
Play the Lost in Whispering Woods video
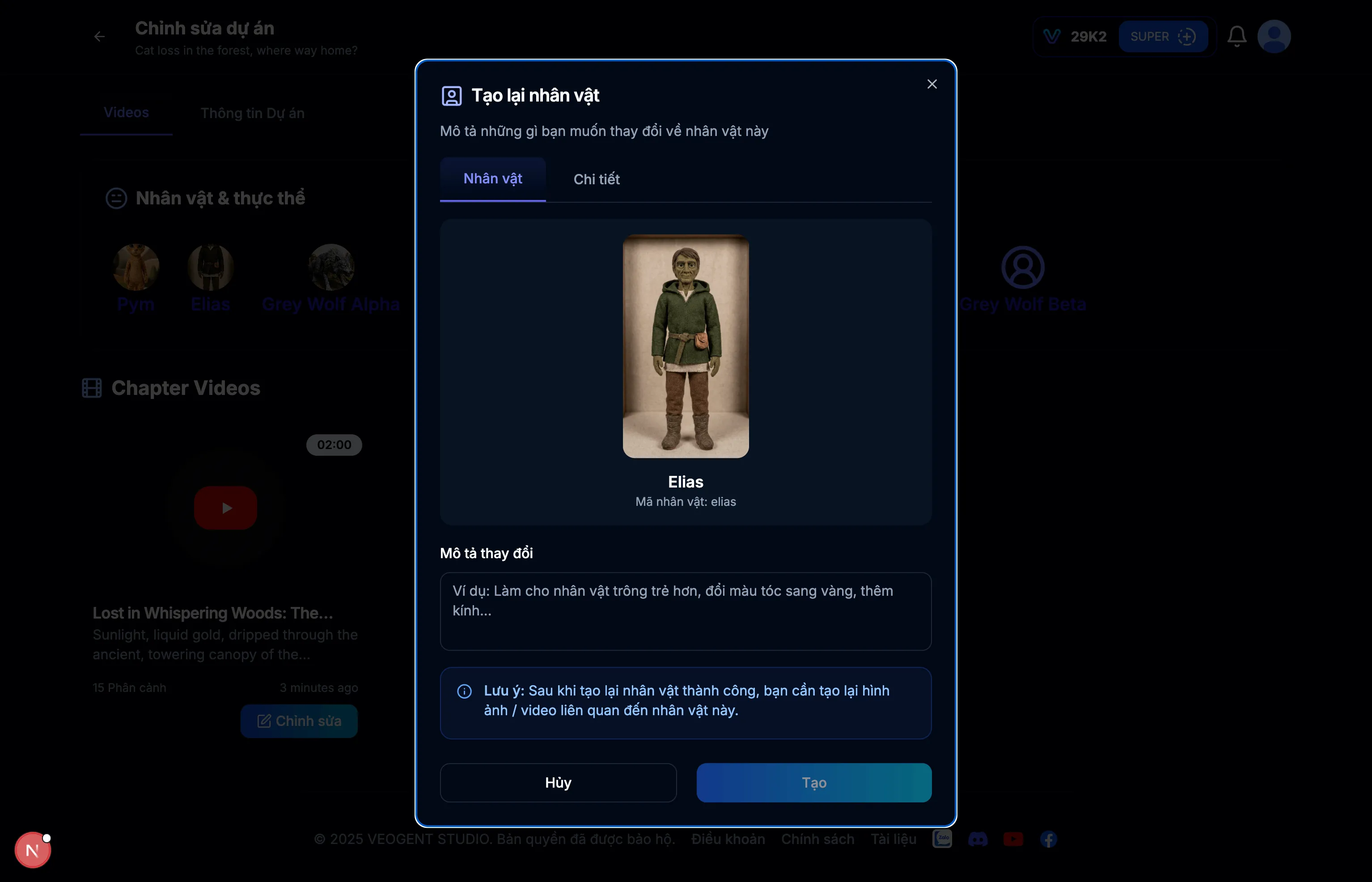225,508
